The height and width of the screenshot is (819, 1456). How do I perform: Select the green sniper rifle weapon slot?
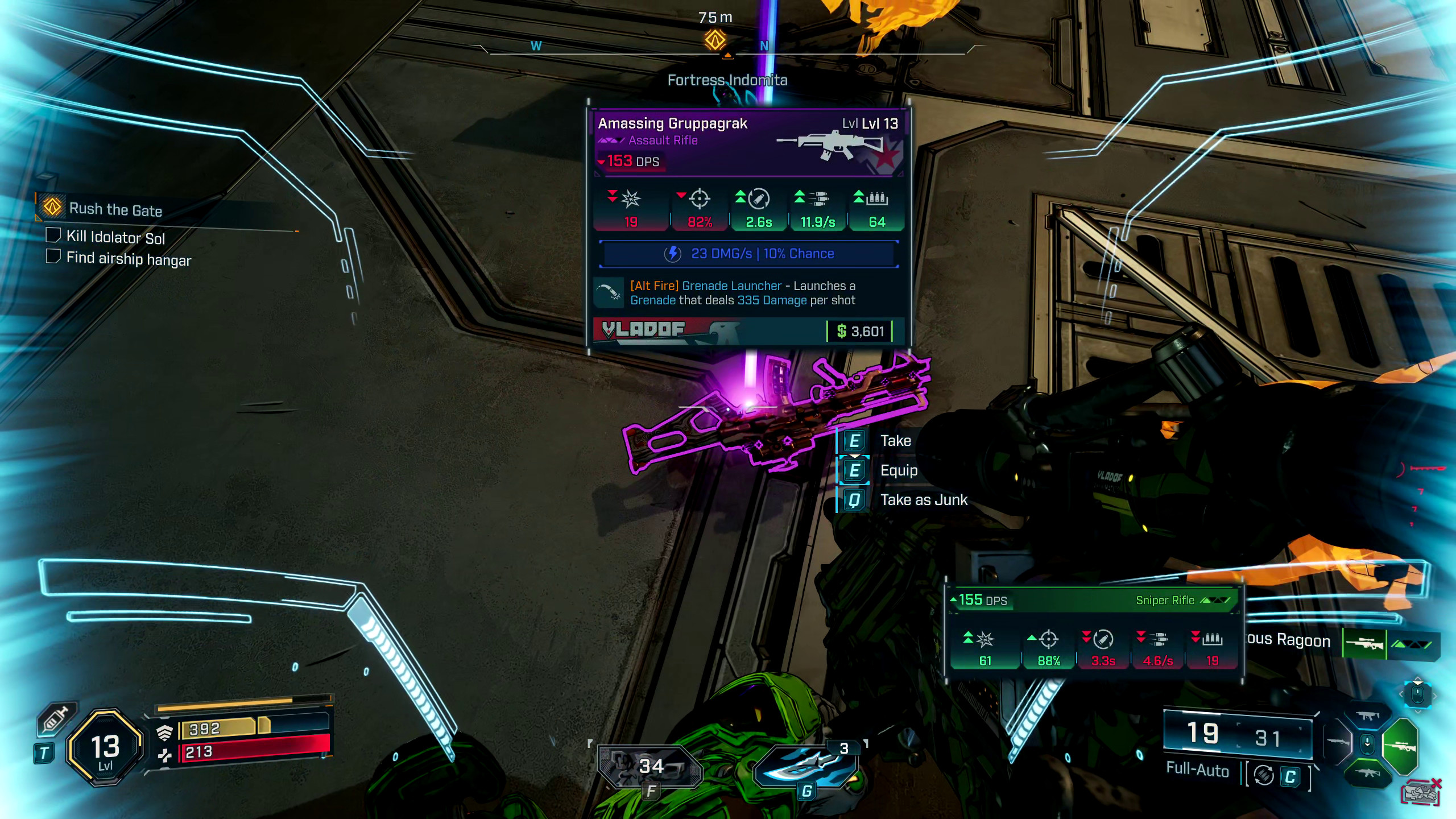coord(1400,746)
